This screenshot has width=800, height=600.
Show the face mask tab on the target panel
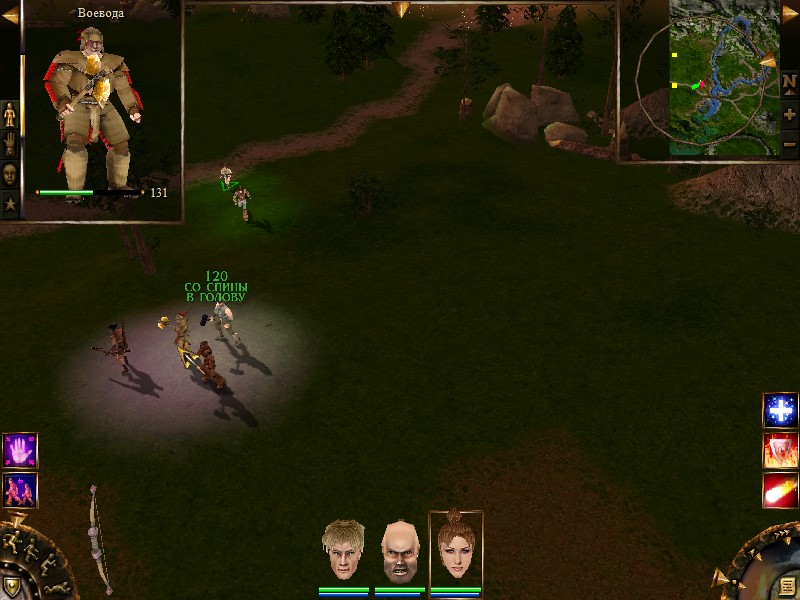[x=10, y=173]
